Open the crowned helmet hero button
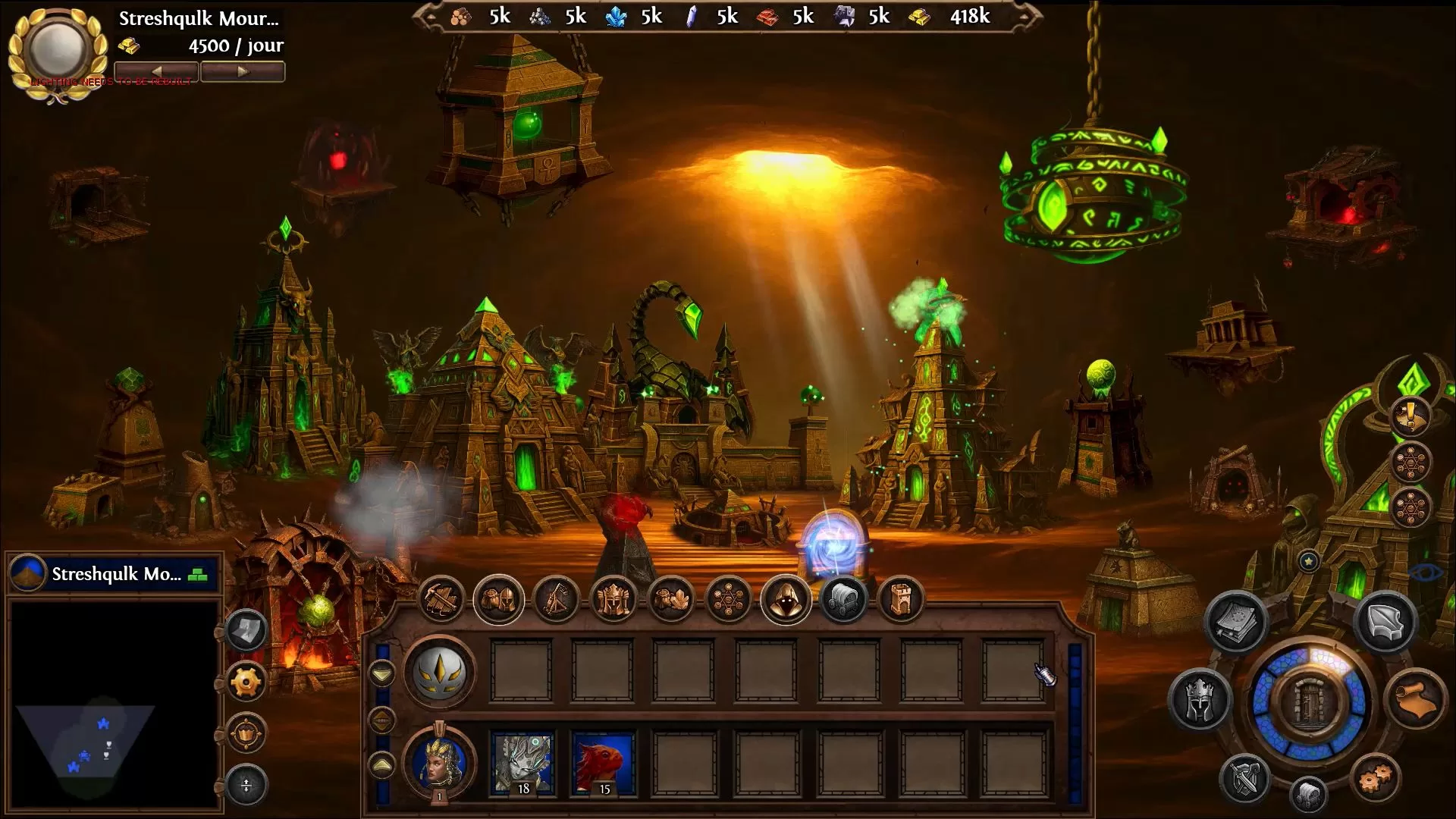This screenshot has width=1456, height=819. [x=1200, y=700]
